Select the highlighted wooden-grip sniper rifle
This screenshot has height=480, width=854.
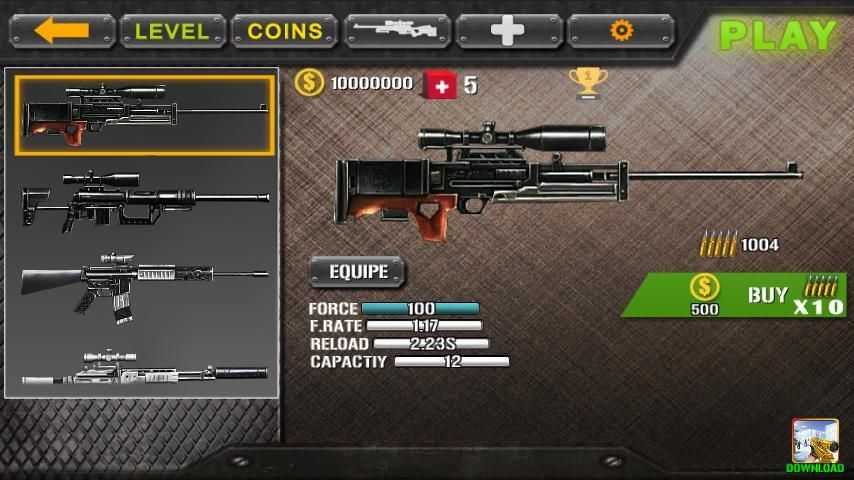coord(144,116)
